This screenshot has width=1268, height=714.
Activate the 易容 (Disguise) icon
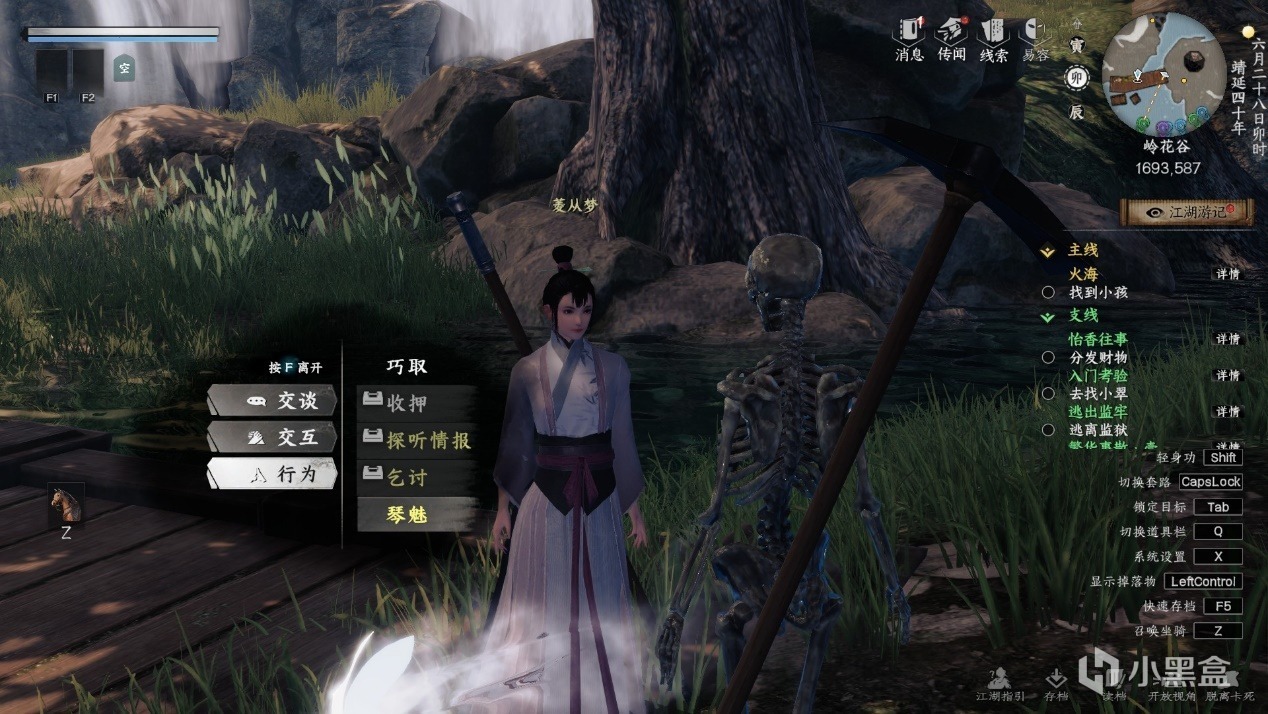tap(1035, 39)
